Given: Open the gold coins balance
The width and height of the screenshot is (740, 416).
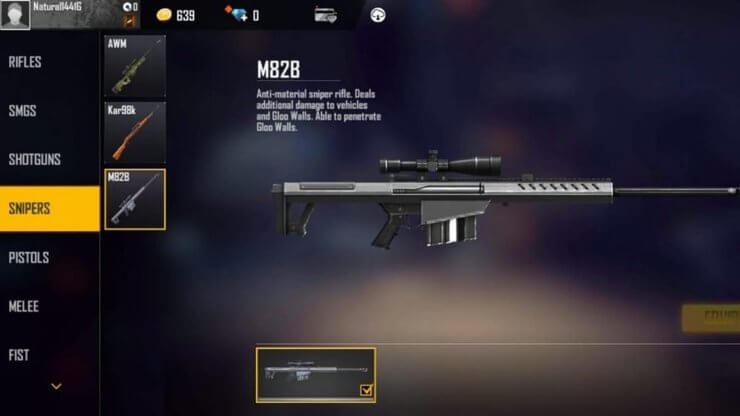Looking at the screenshot, I should tap(176, 16).
